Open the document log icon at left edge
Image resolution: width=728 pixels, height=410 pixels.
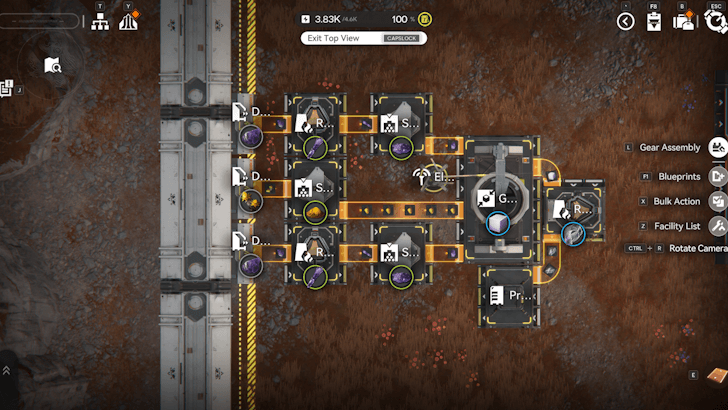click(x=6, y=89)
